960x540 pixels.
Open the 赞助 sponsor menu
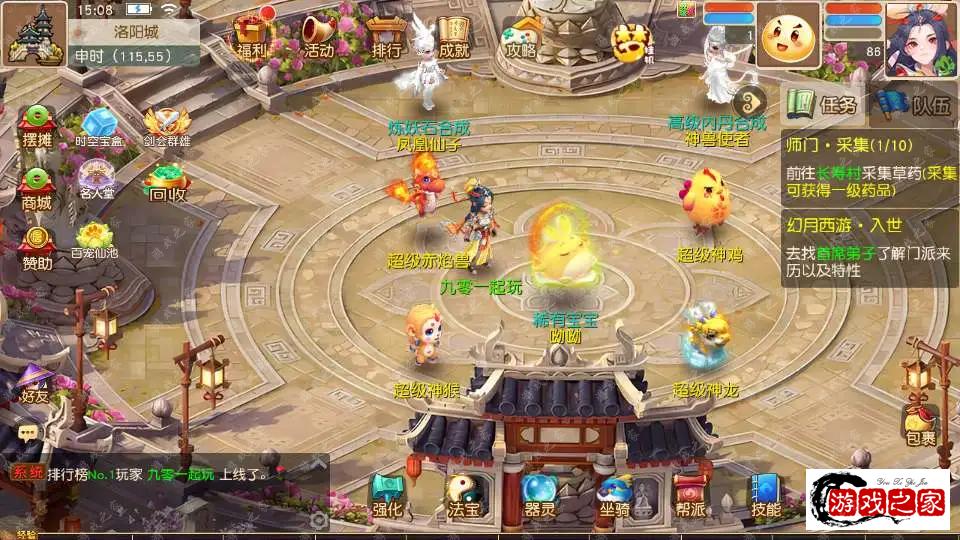pyautogui.click(x=37, y=248)
